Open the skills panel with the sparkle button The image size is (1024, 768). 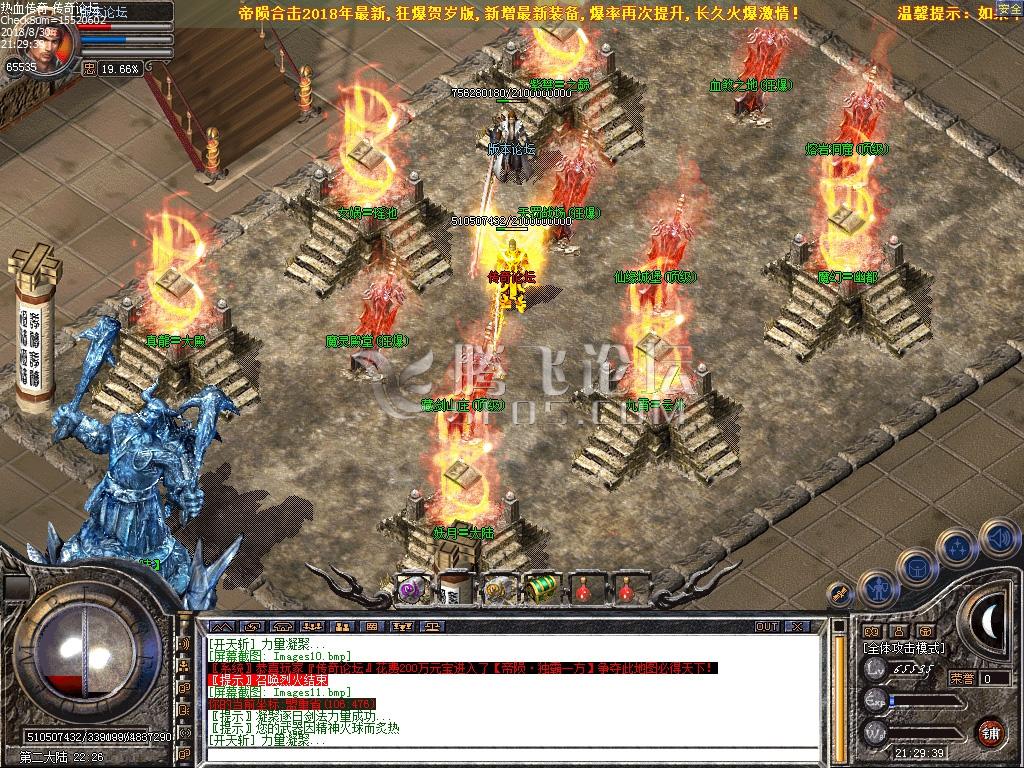coord(957,547)
